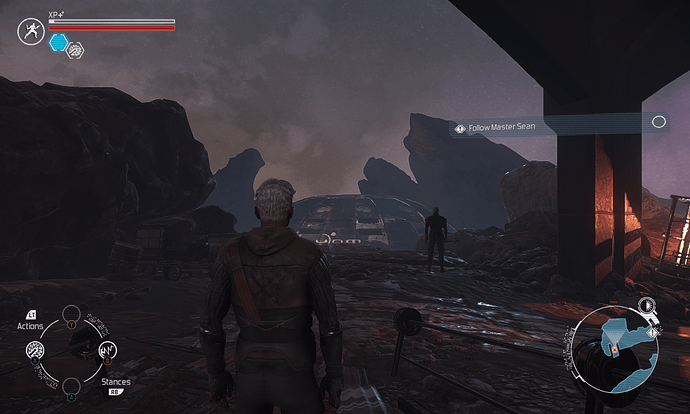Screen dimensions: 690x414
Task: Click the day-night clock icon above minimap
Action: (x=646, y=304)
